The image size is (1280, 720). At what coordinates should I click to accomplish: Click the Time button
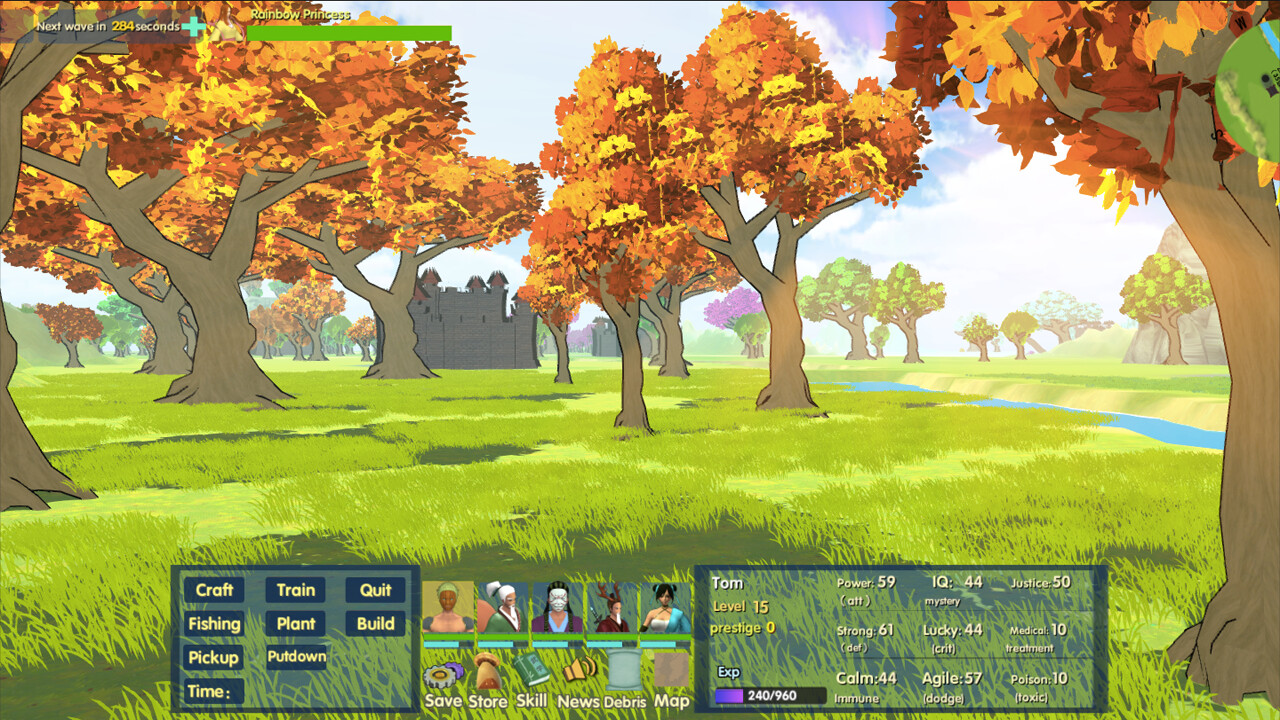(x=214, y=691)
